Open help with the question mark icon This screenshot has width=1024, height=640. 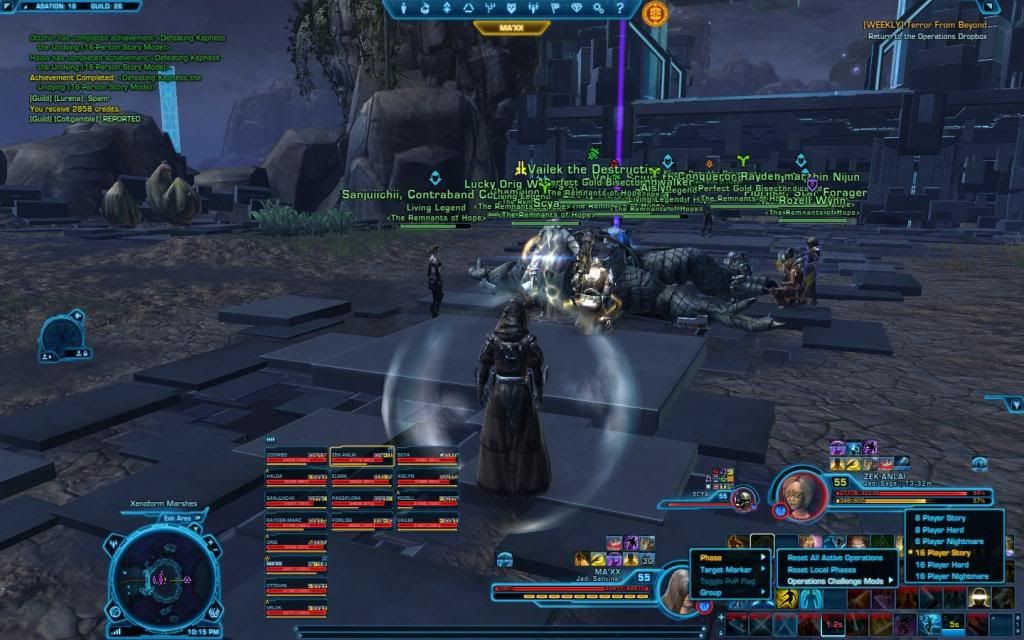621,9
